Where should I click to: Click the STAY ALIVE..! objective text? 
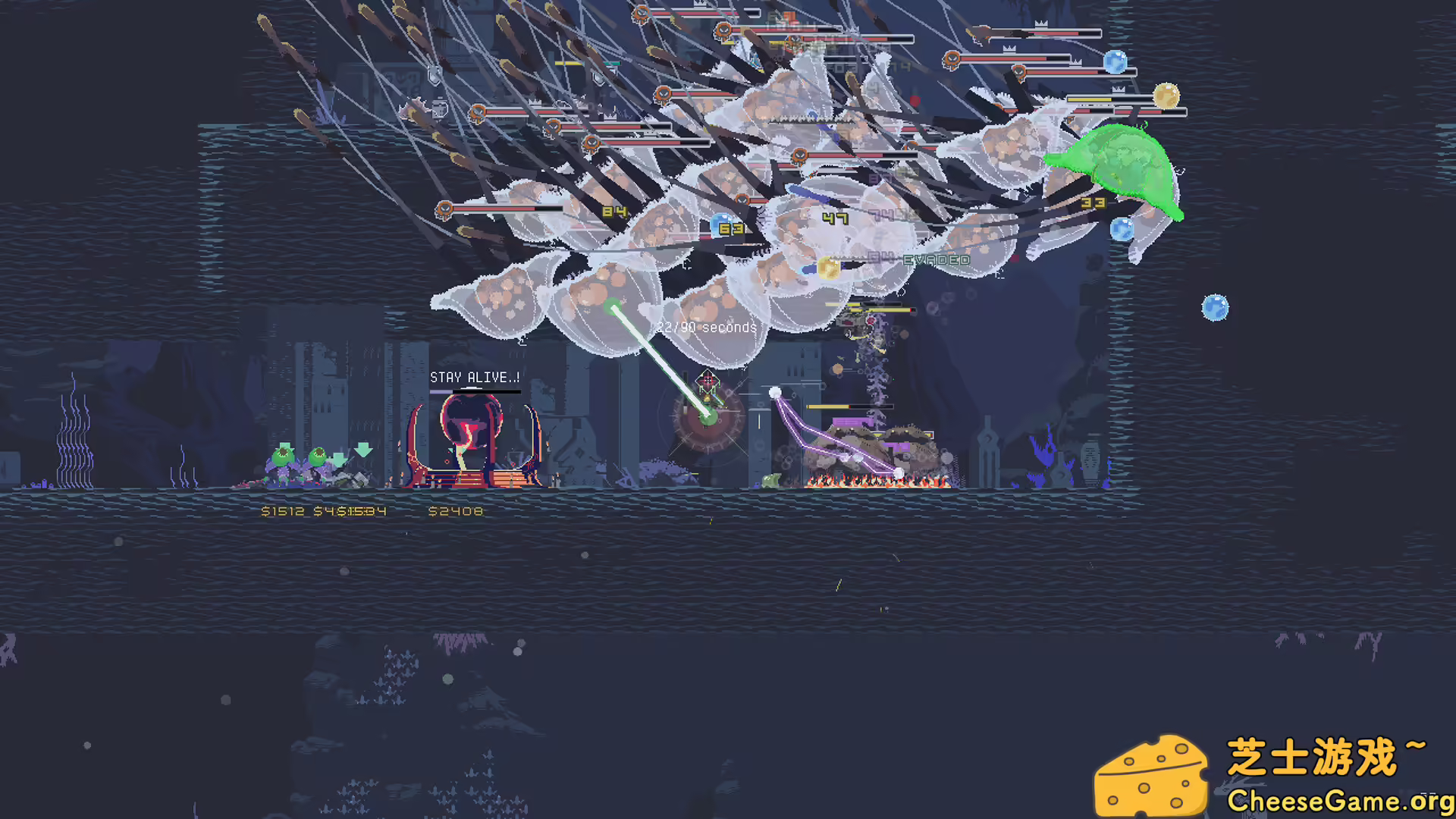[475, 376]
